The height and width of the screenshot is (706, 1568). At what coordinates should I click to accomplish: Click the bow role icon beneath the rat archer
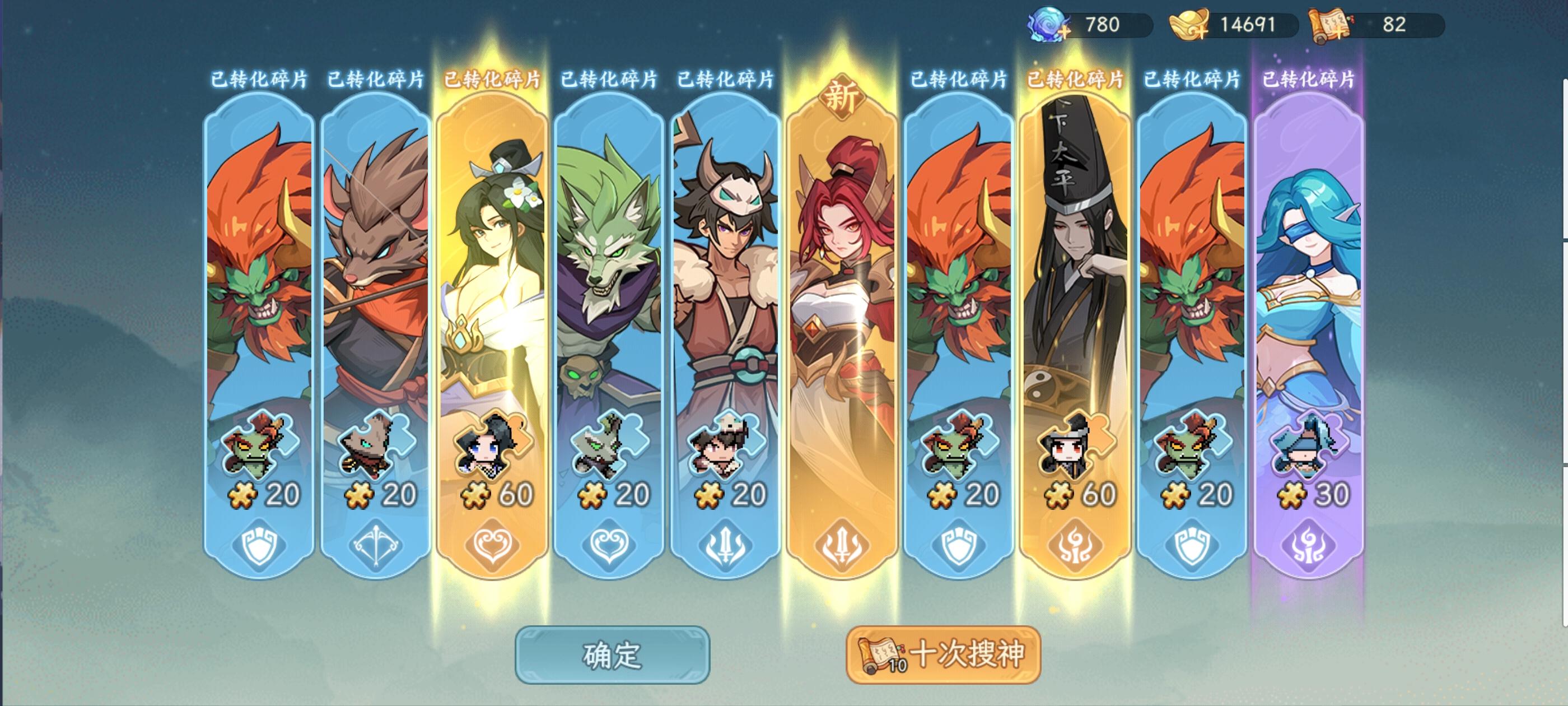click(x=376, y=546)
